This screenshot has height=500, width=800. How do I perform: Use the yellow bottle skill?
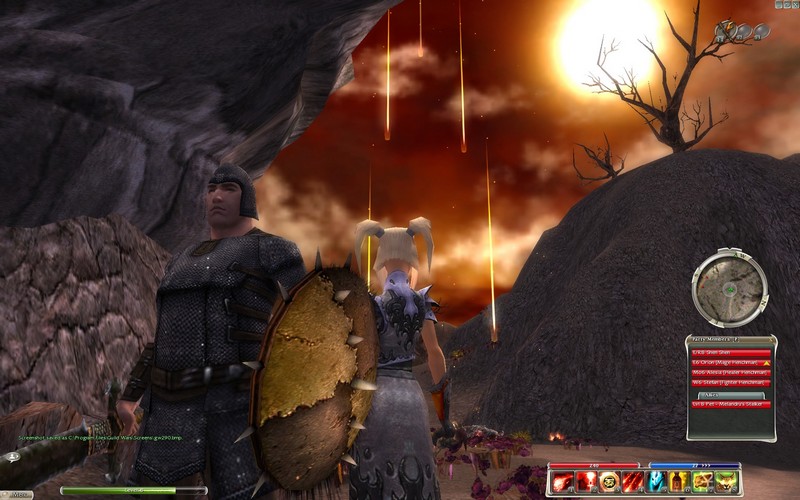pos(678,481)
